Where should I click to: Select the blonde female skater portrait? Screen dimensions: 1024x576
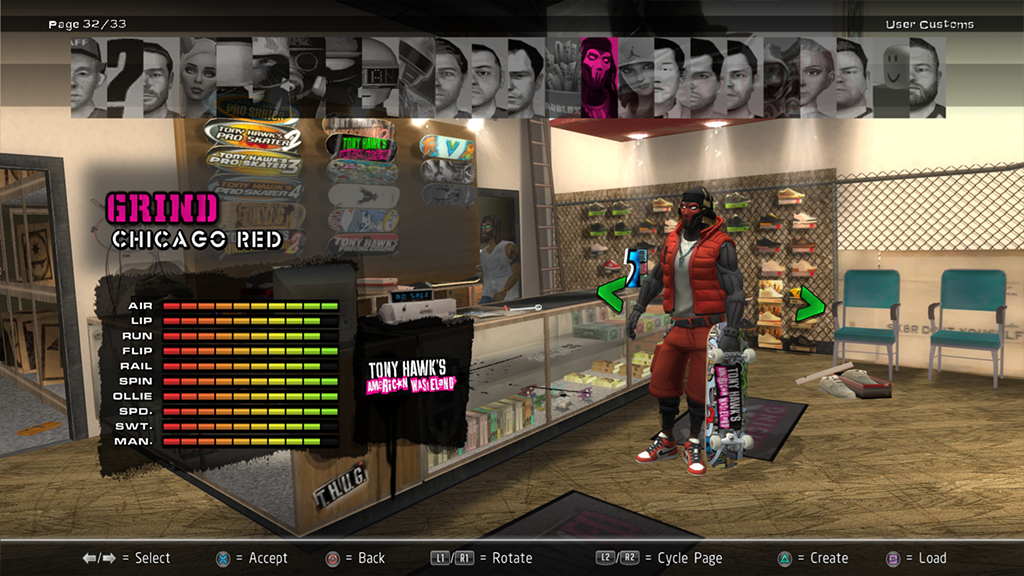coord(198,76)
